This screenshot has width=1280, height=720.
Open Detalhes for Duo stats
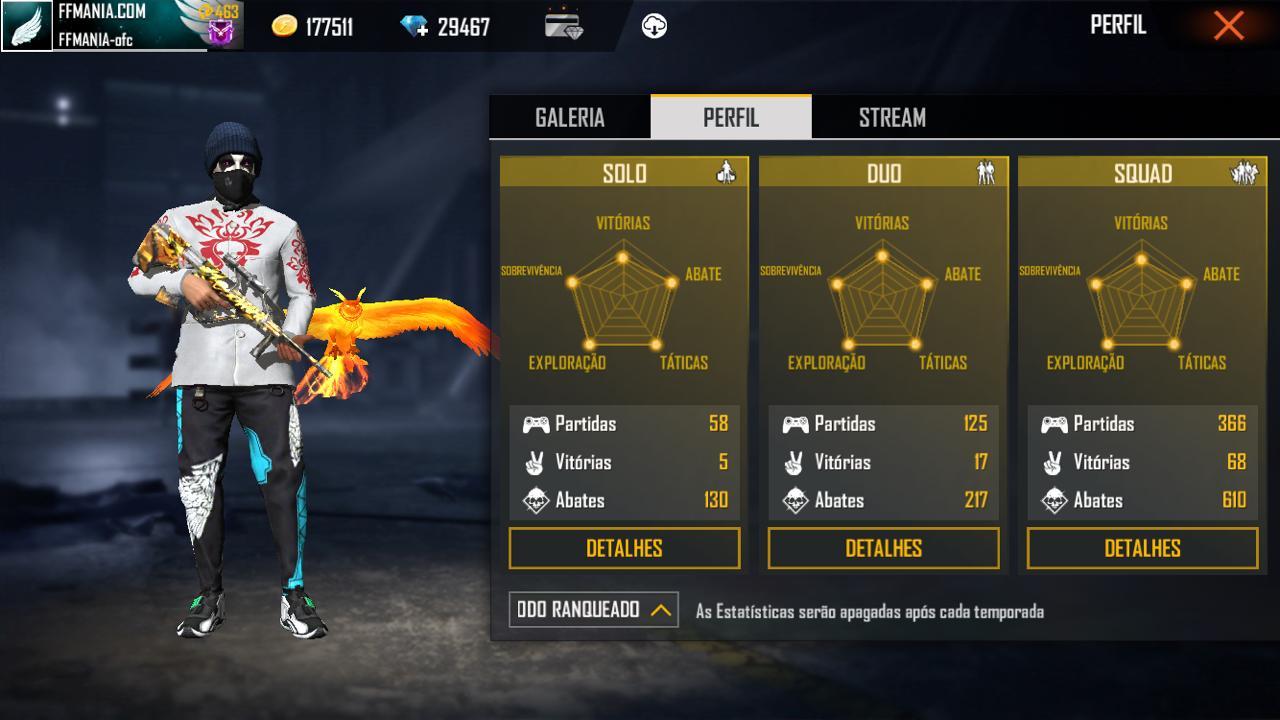pos(883,548)
